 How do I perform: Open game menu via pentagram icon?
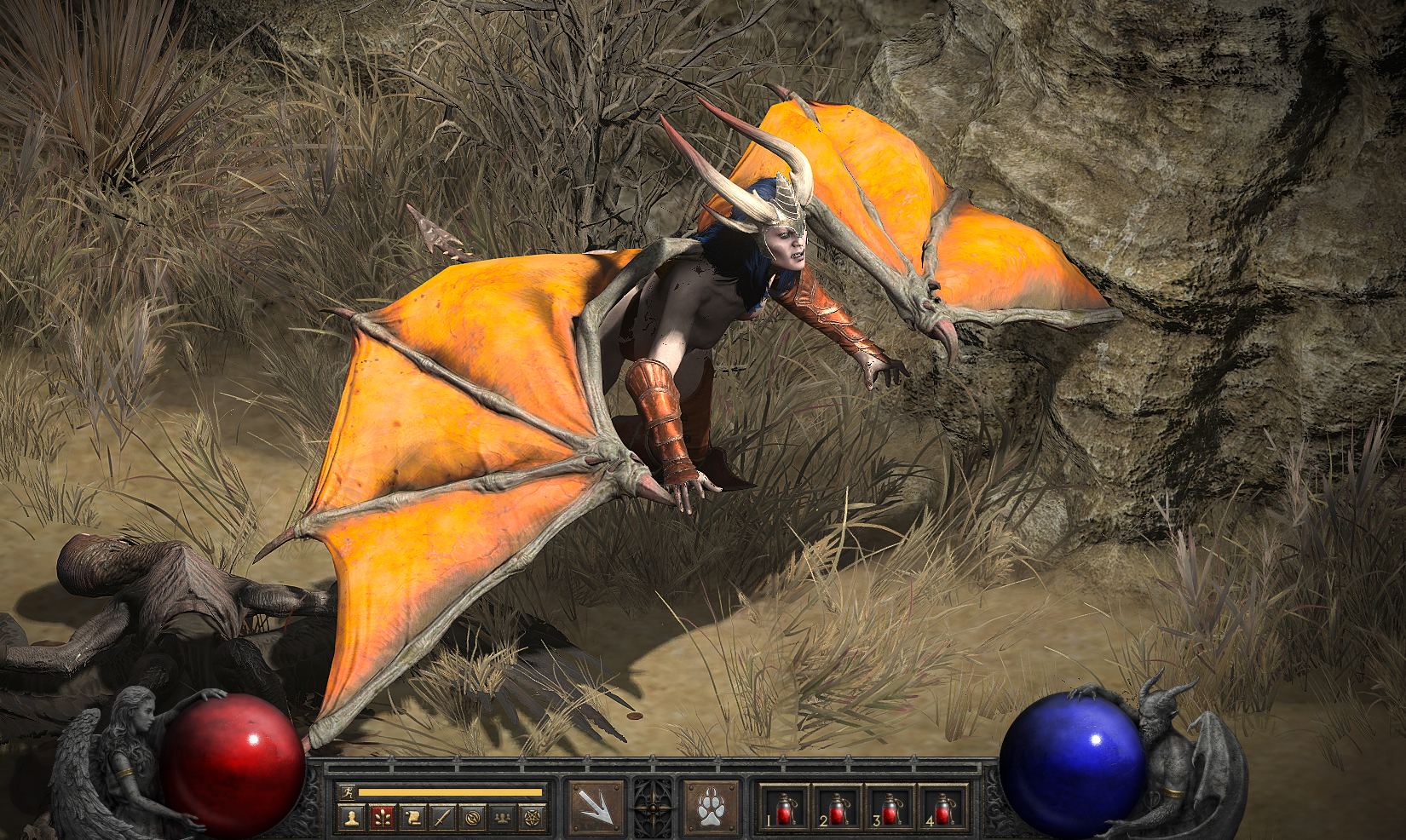click(533, 818)
